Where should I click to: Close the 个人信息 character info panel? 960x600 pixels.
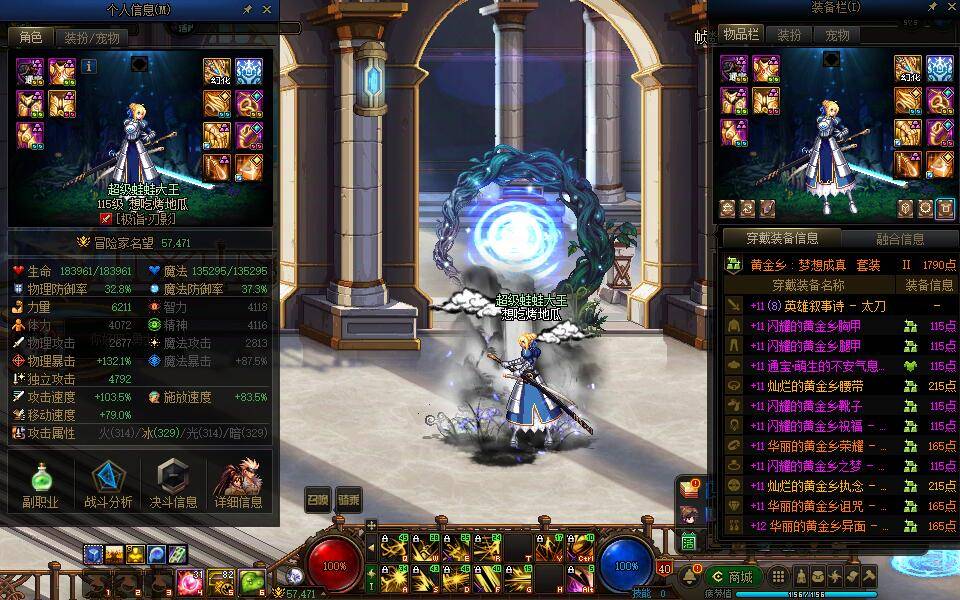(267, 9)
